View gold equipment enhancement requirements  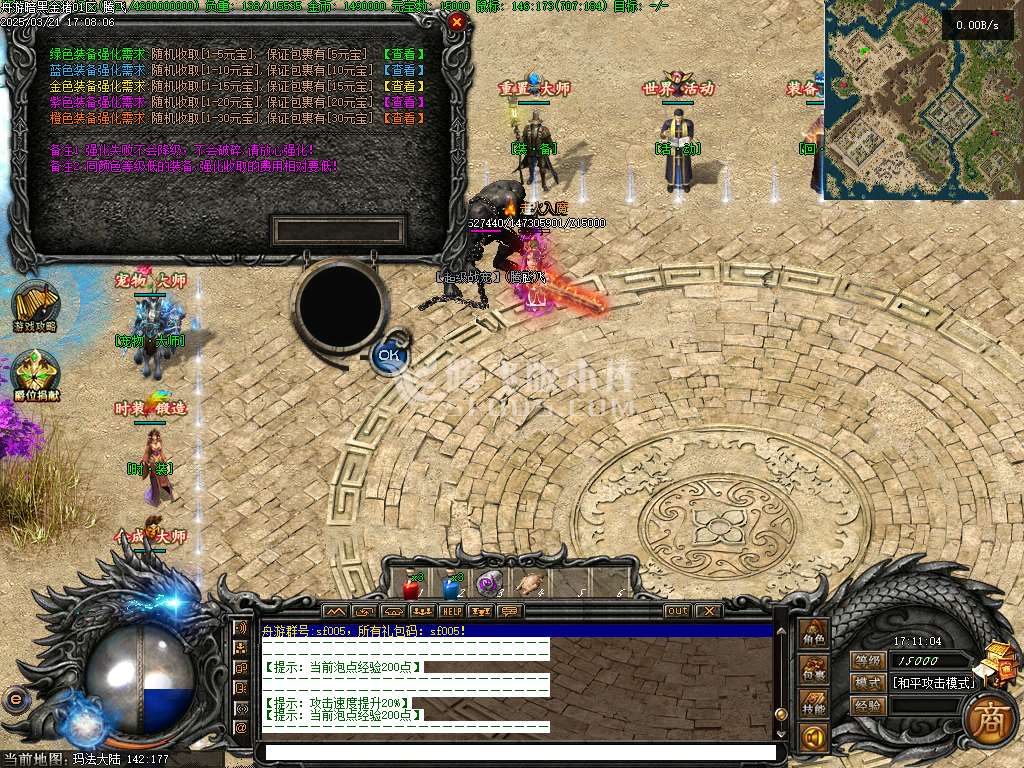click(x=405, y=86)
